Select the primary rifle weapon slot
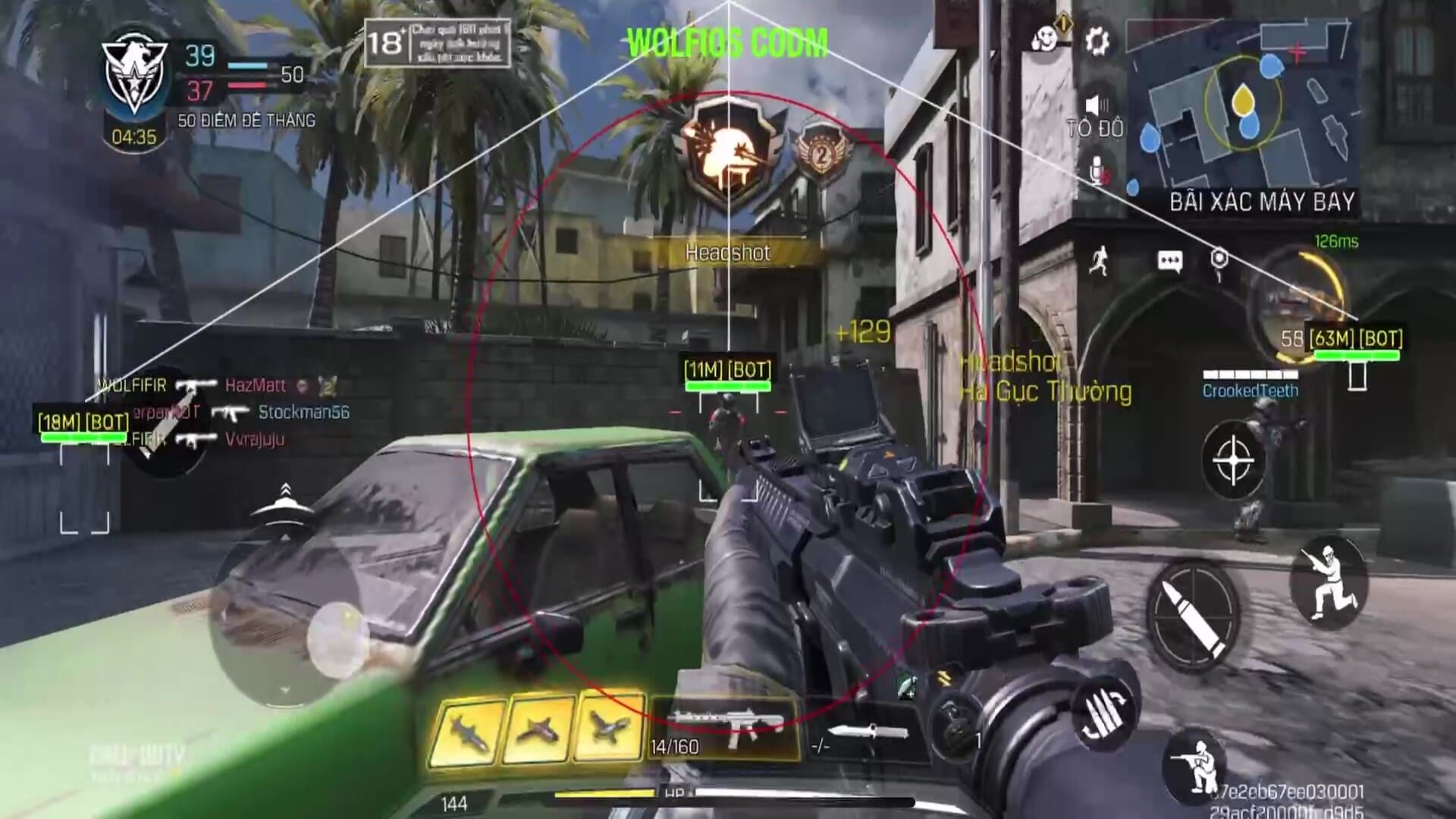This screenshot has width=1456, height=819. pos(724,726)
